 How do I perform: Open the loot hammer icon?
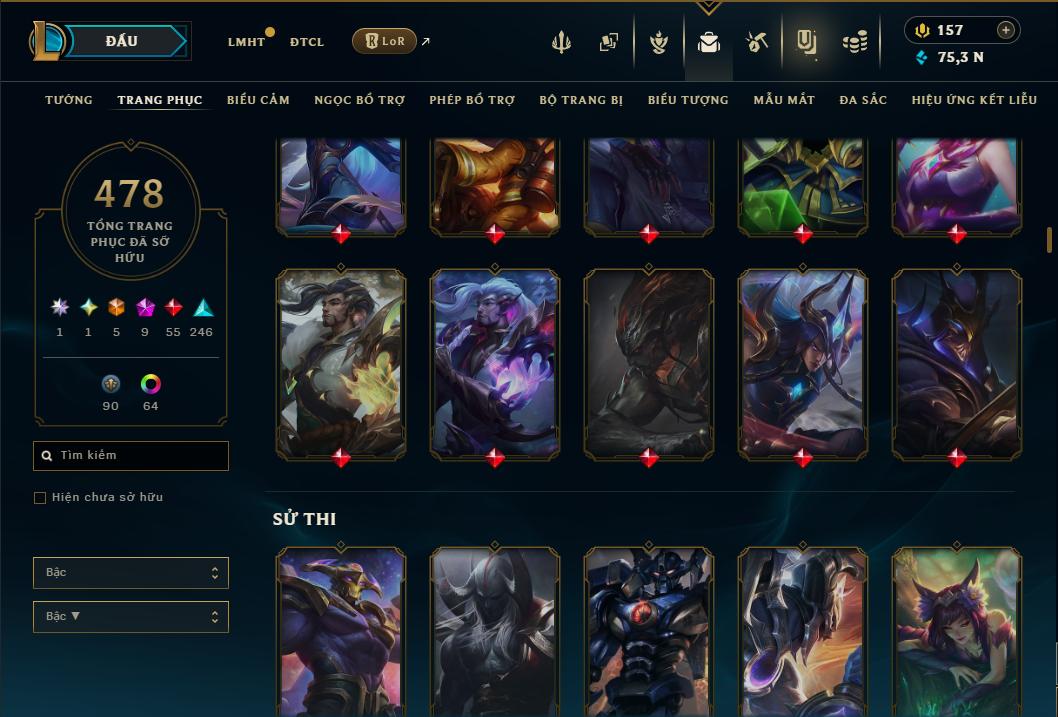tap(756, 42)
